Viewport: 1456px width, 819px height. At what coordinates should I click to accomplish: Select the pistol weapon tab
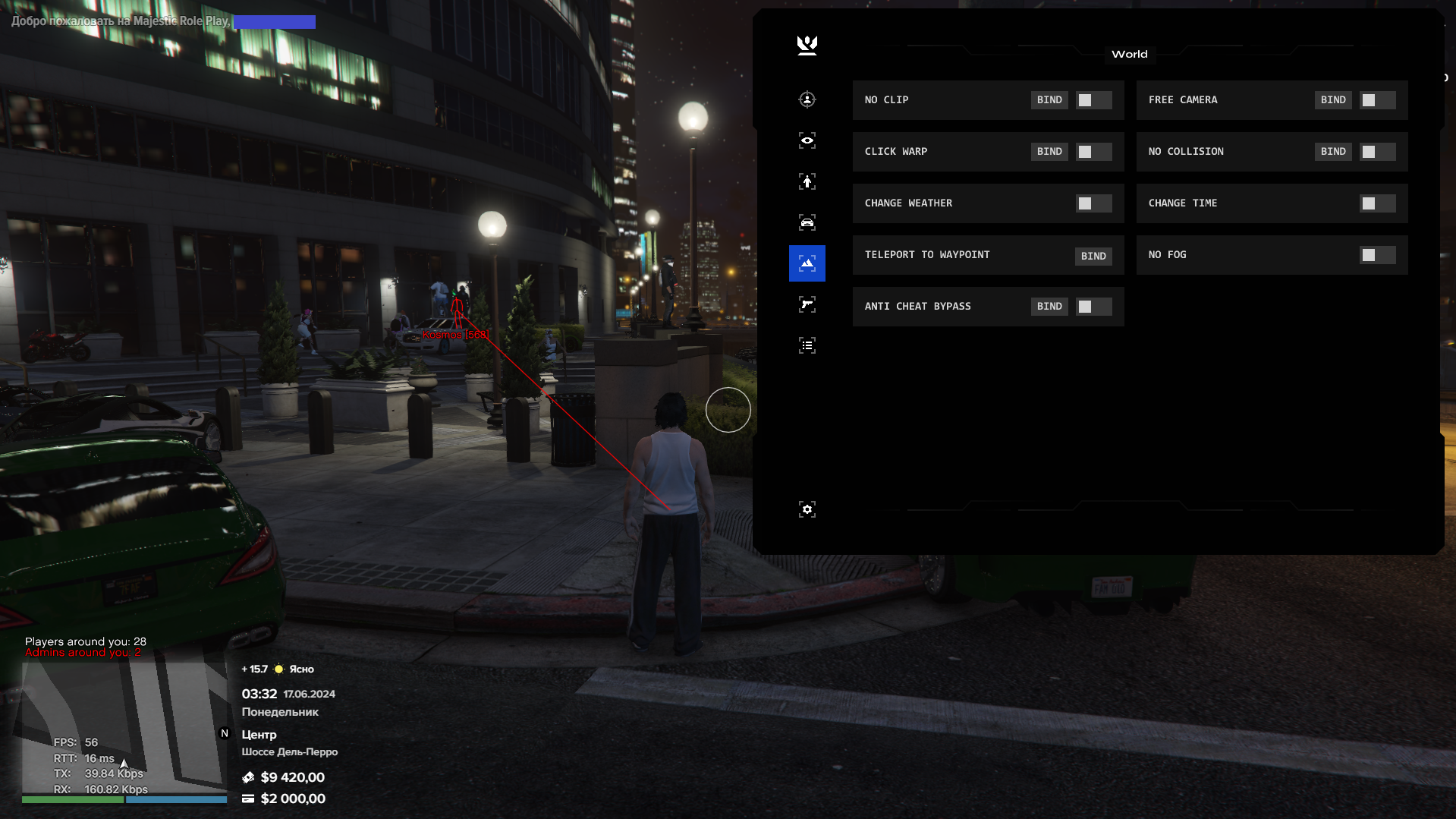click(807, 304)
